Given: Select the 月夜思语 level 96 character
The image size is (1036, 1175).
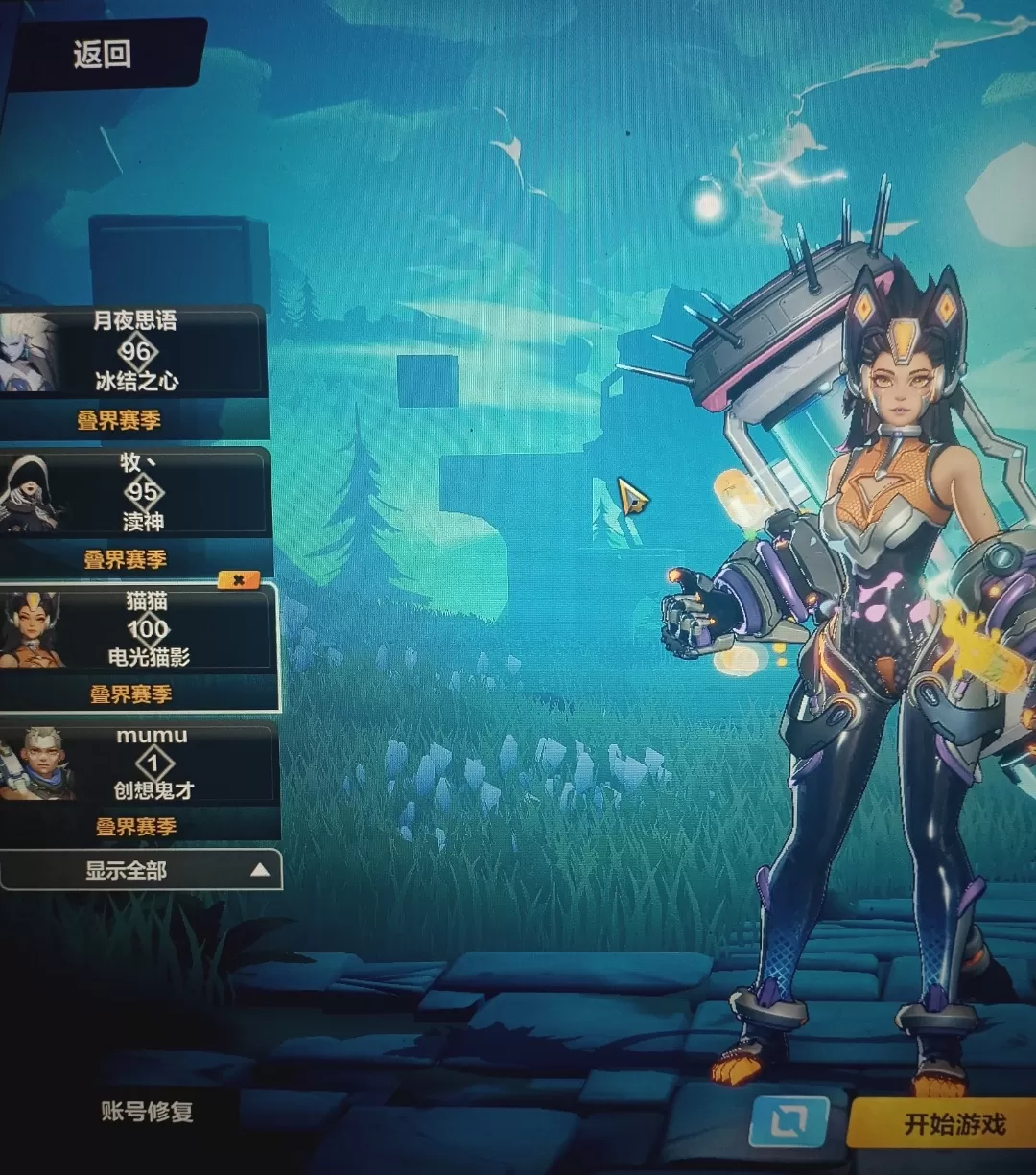Looking at the screenshot, I should [134, 352].
